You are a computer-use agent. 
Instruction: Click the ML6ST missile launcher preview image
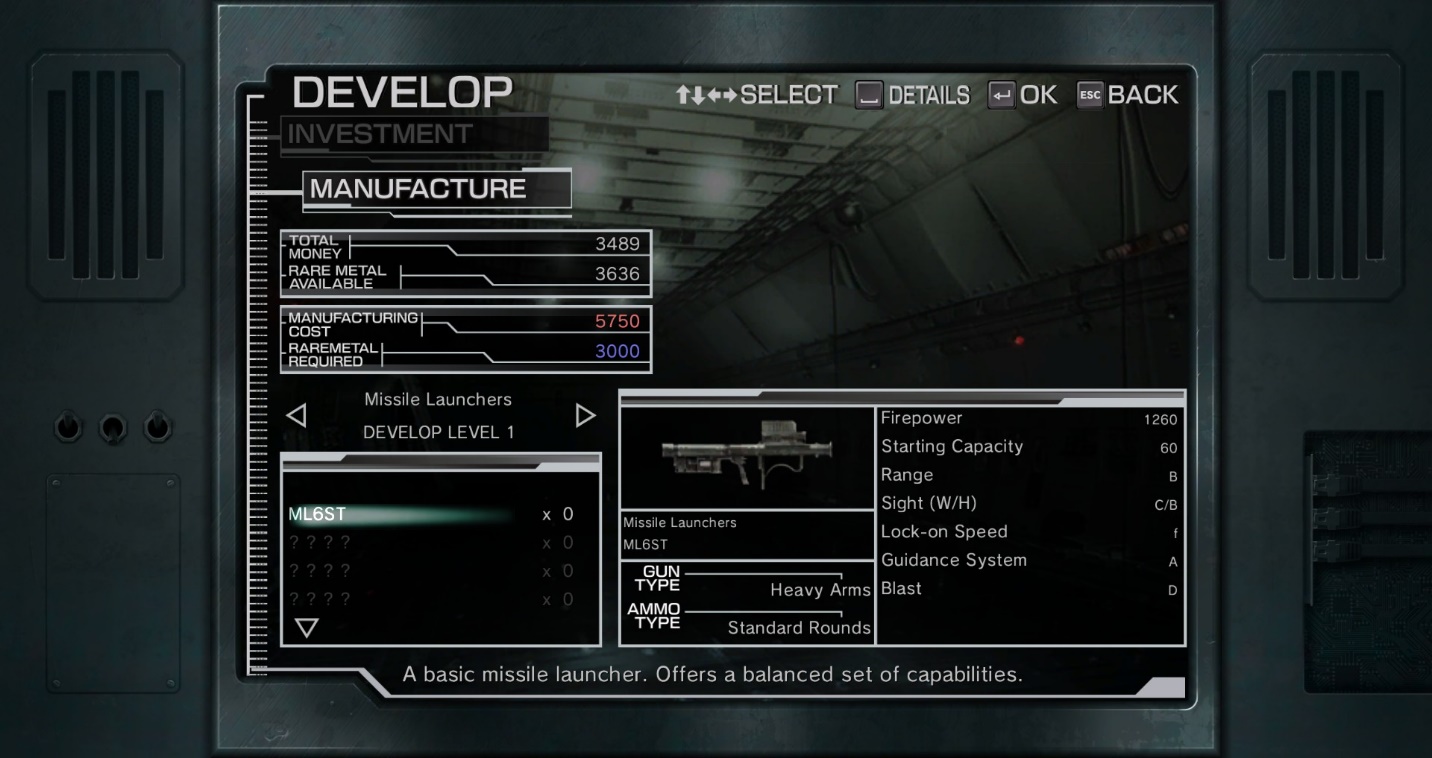pyautogui.click(x=747, y=457)
